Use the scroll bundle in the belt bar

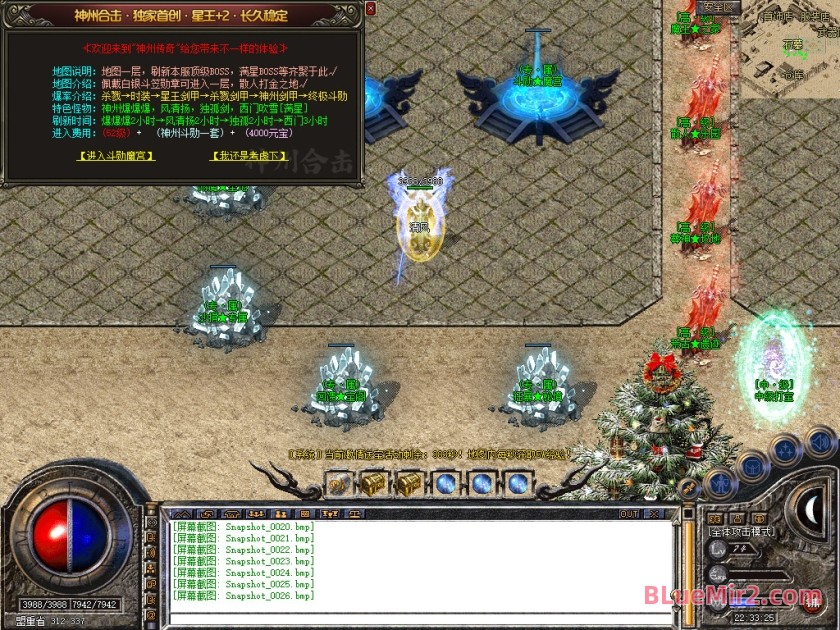[x=338, y=484]
